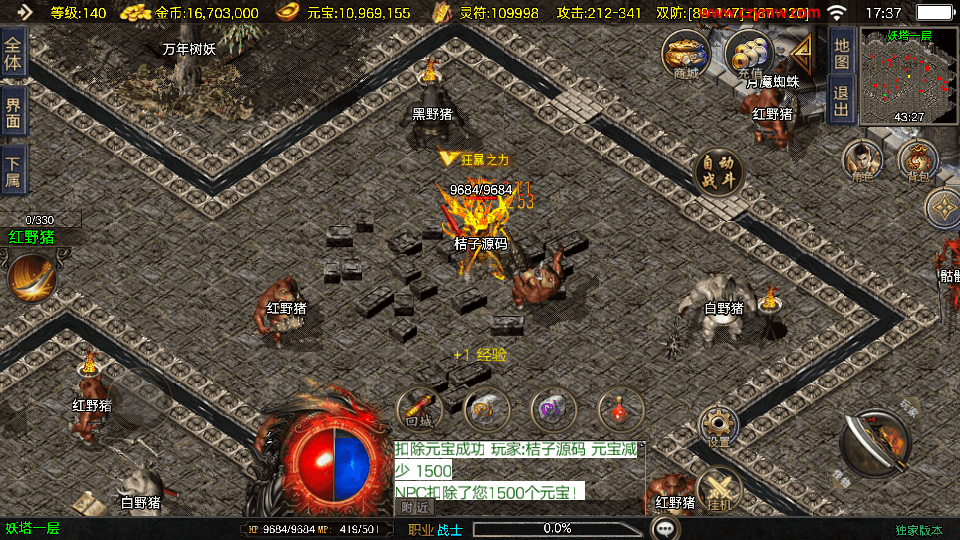Use the 回城 town return scroll
960x540 pixels.
click(419, 408)
